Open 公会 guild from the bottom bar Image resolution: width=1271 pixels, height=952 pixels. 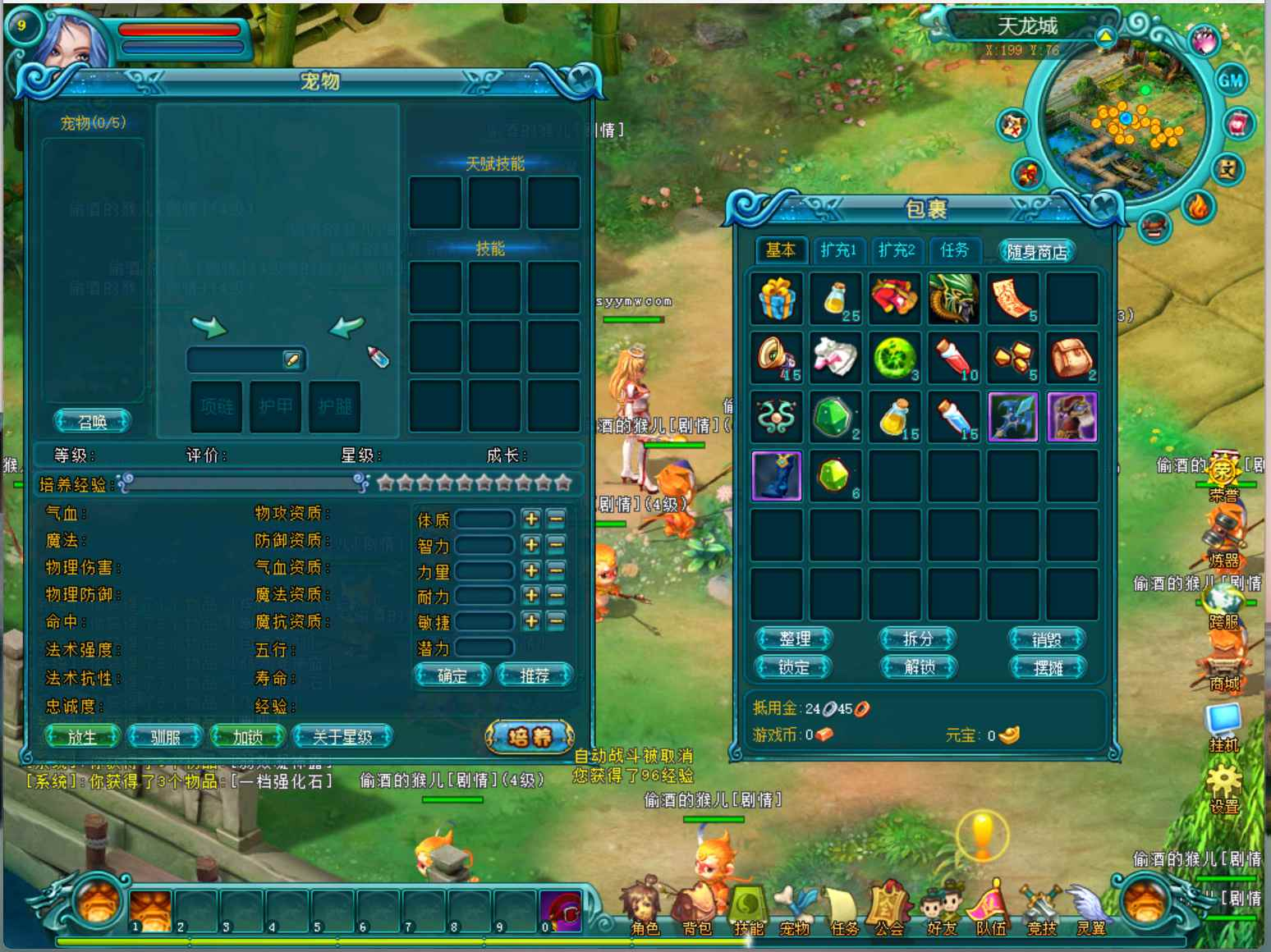pyautogui.click(x=888, y=911)
